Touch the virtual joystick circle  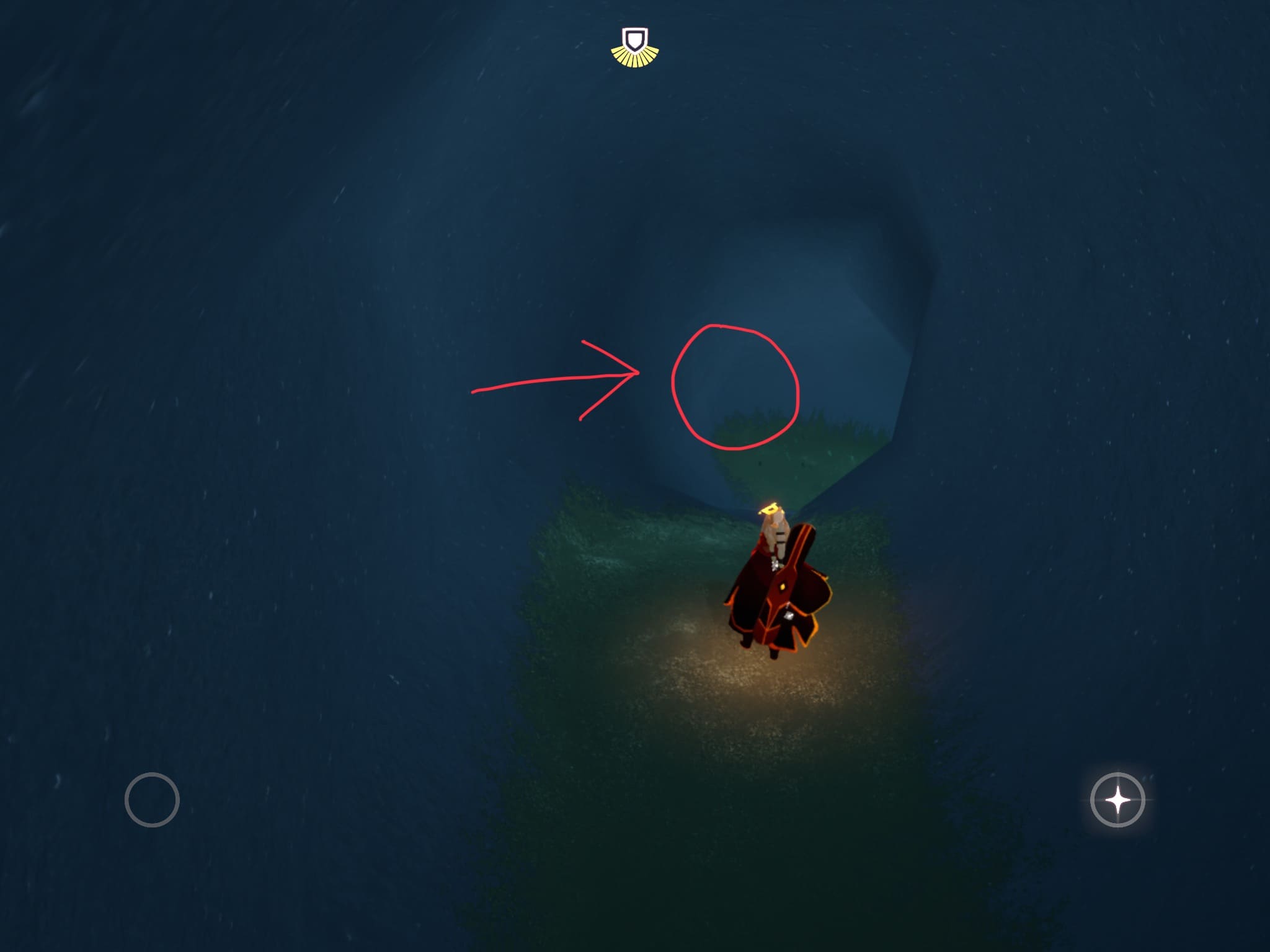tap(152, 800)
